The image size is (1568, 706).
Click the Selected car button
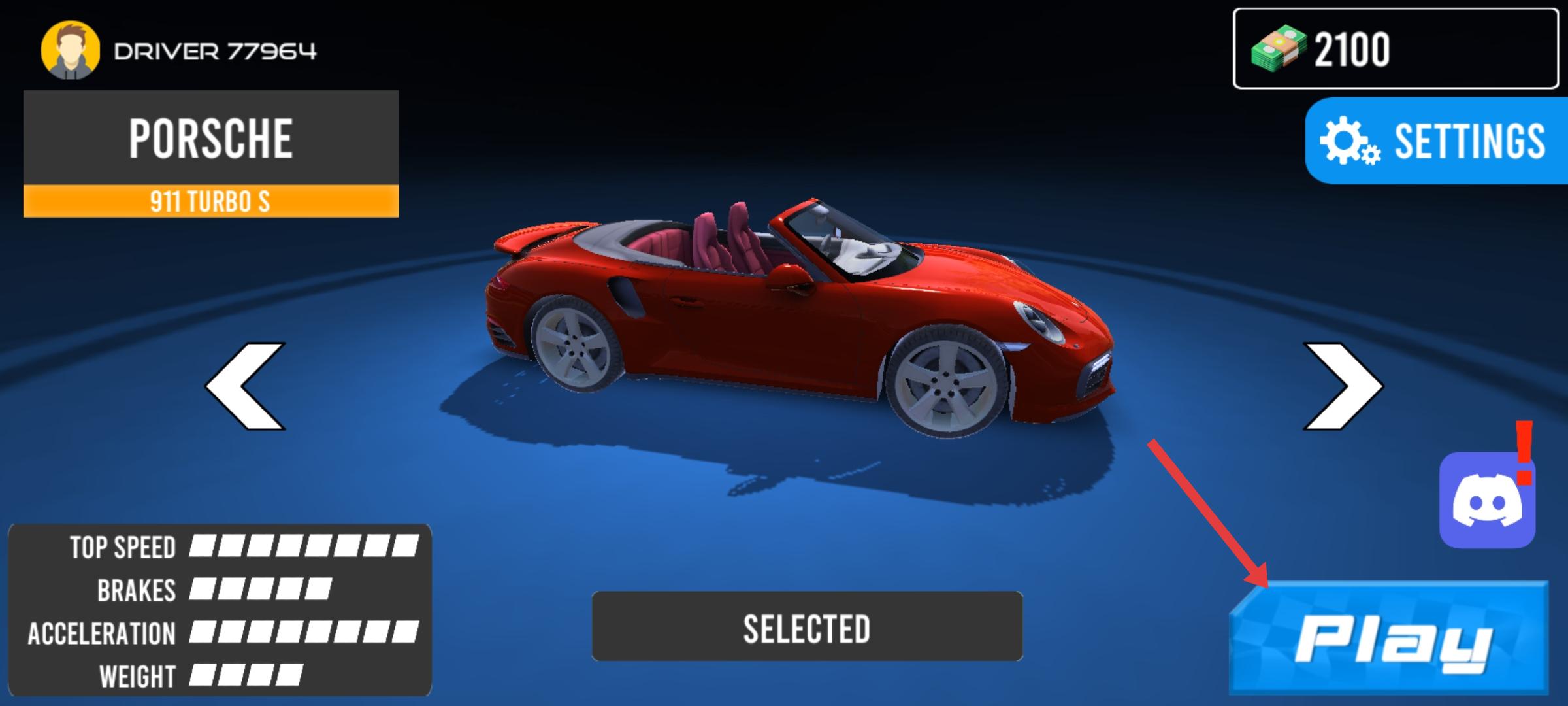[x=807, y=626]
